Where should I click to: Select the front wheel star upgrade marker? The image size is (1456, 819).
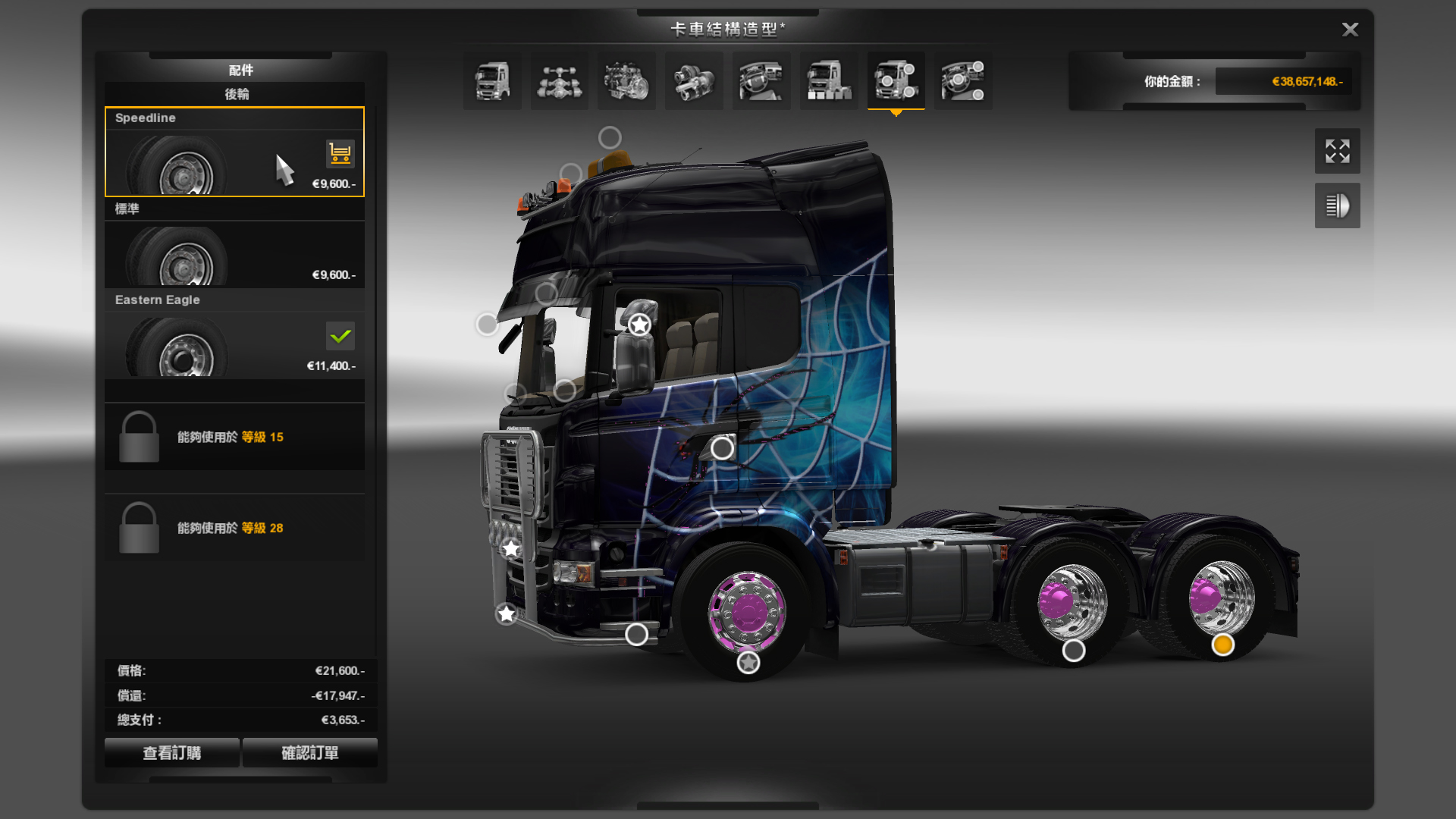pos(748,663)
